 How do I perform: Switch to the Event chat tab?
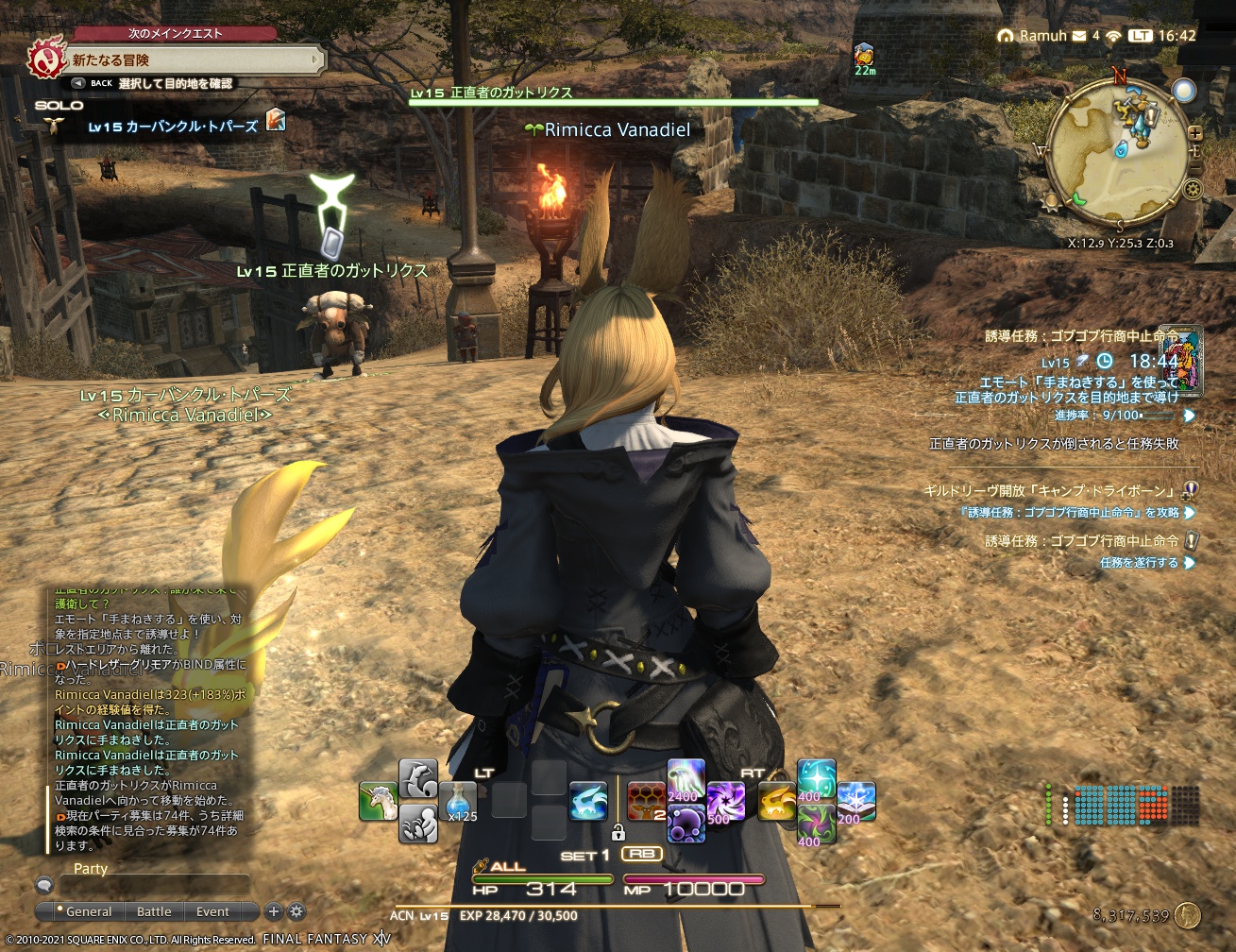[x=213, y=912]
